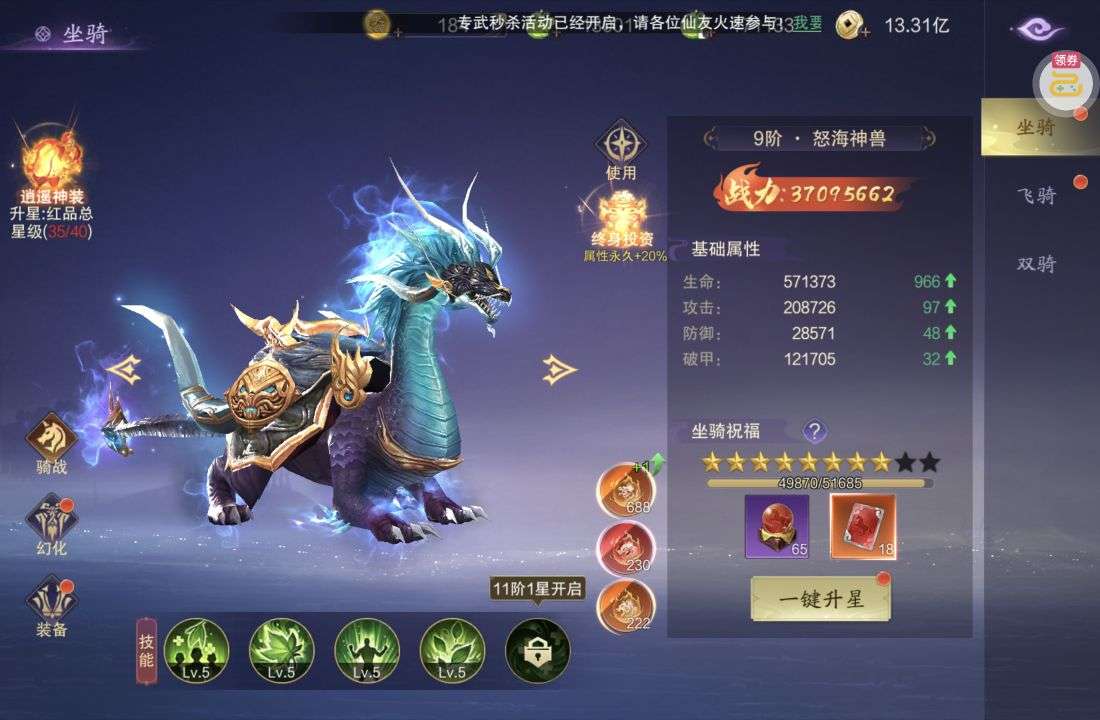
Task: Select the red card material slot
Action: point(863,526)
